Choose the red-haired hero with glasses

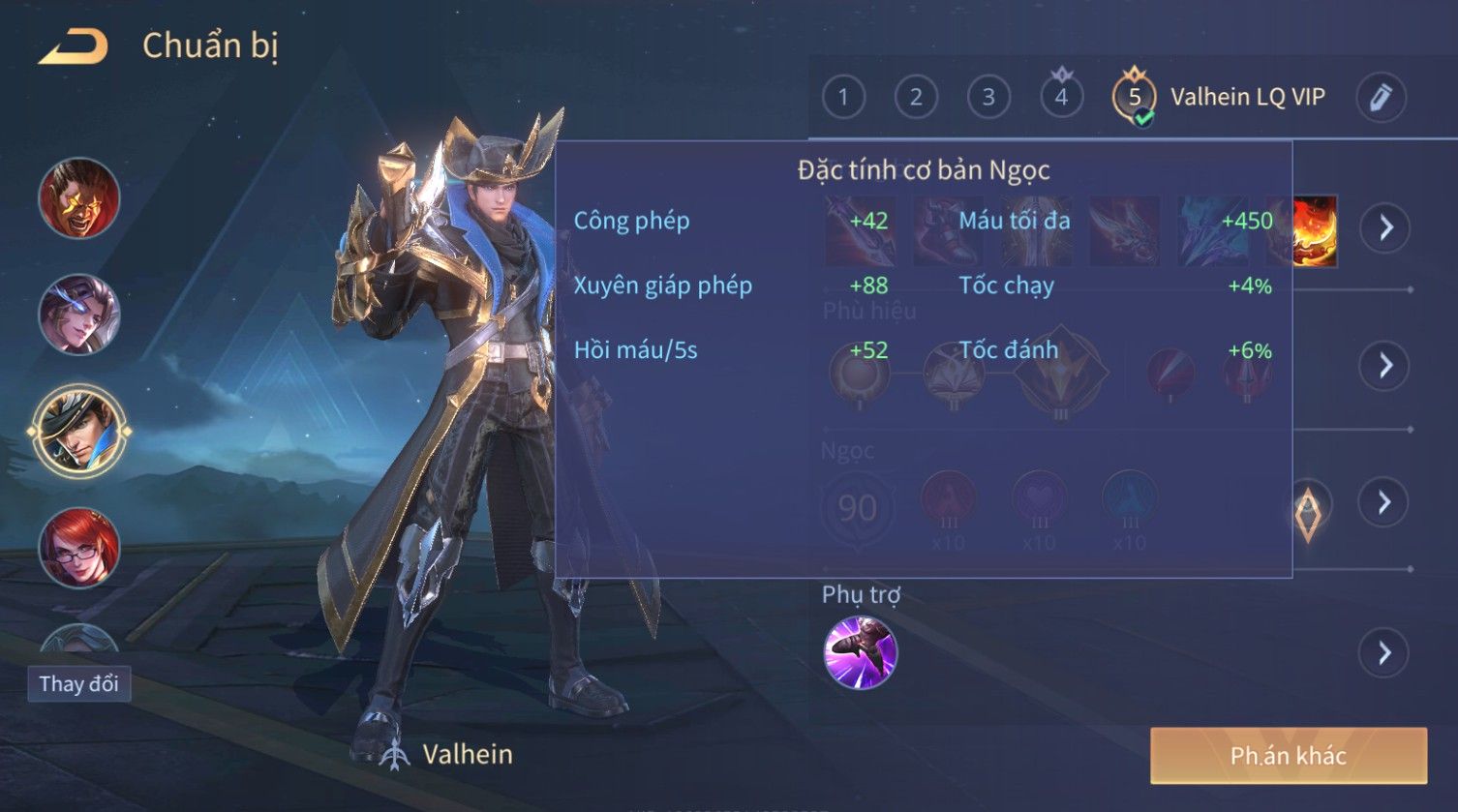[78, 548]
